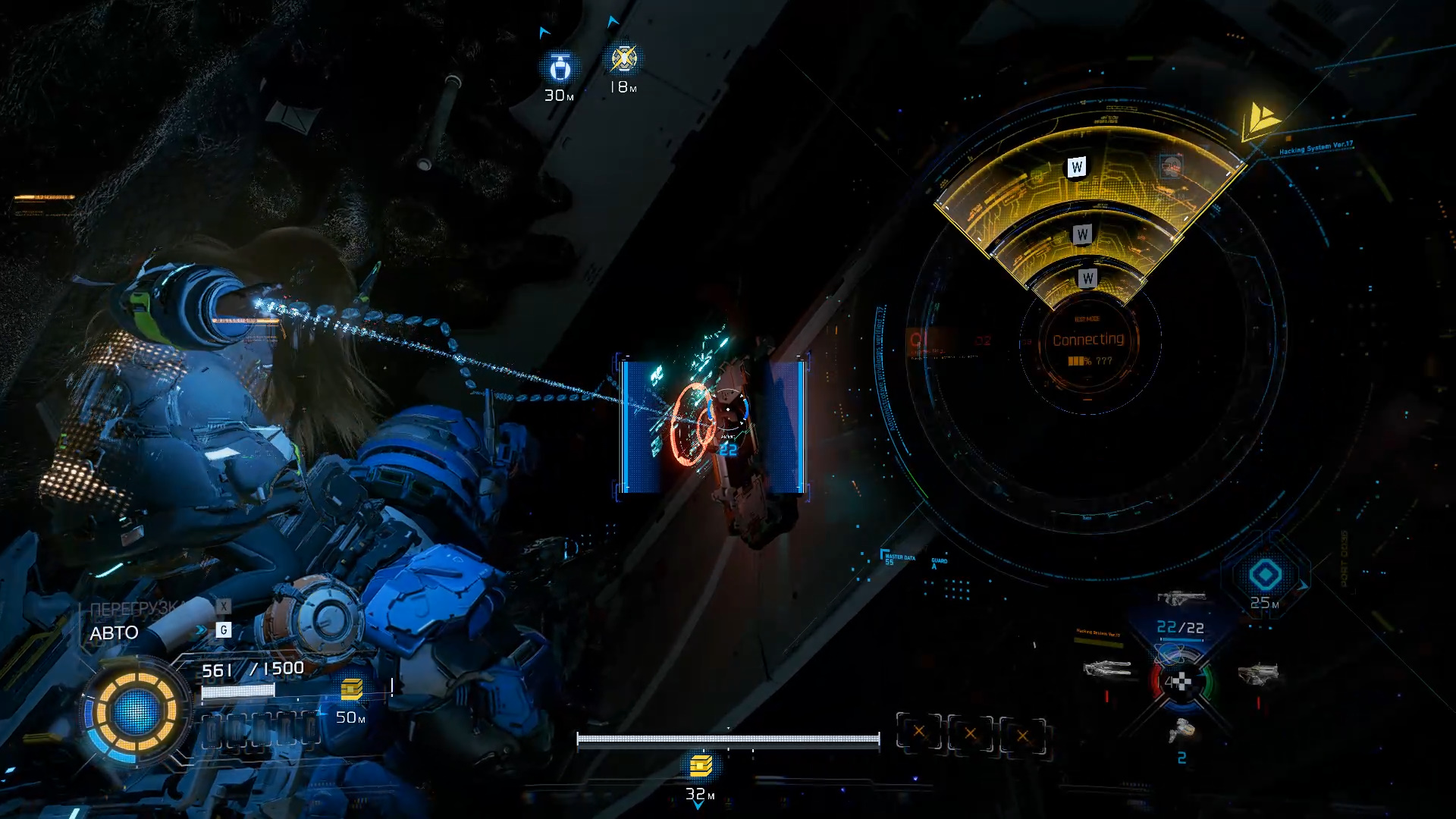
Task: Choose the right weapon in the weapon wheel
Action: click(x=1257, y=673)
